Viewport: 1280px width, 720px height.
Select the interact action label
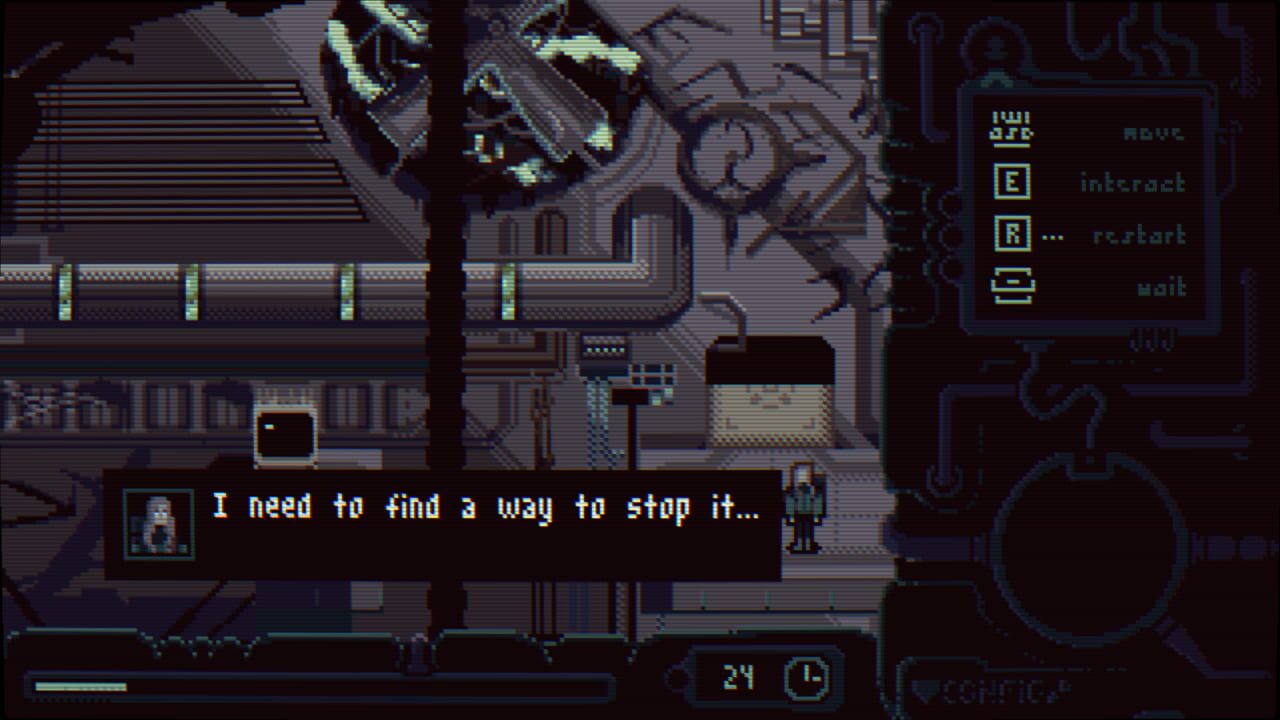[x=1134, y=183]
